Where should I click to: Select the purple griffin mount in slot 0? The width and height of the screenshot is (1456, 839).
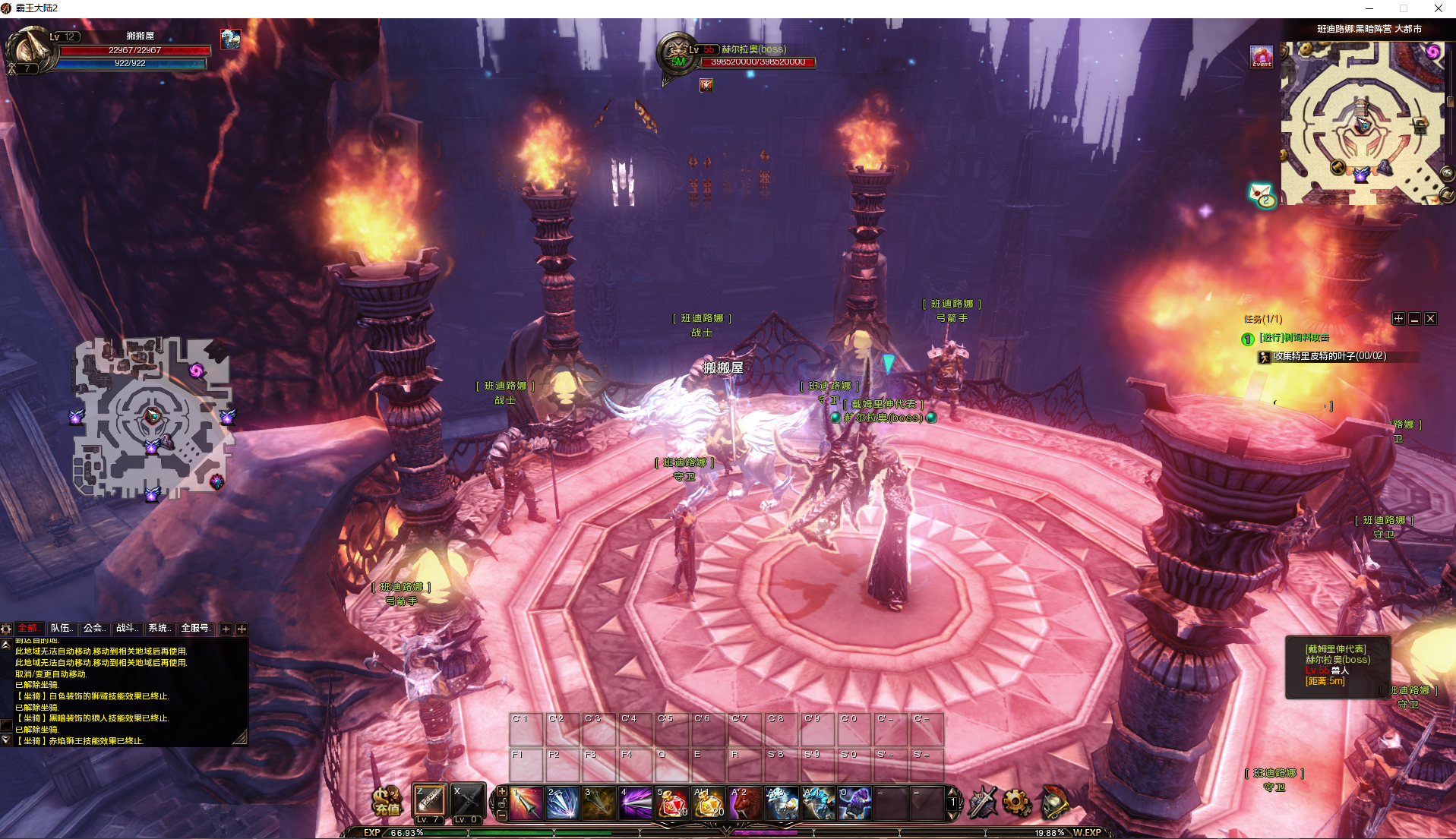tap(854, 803)
